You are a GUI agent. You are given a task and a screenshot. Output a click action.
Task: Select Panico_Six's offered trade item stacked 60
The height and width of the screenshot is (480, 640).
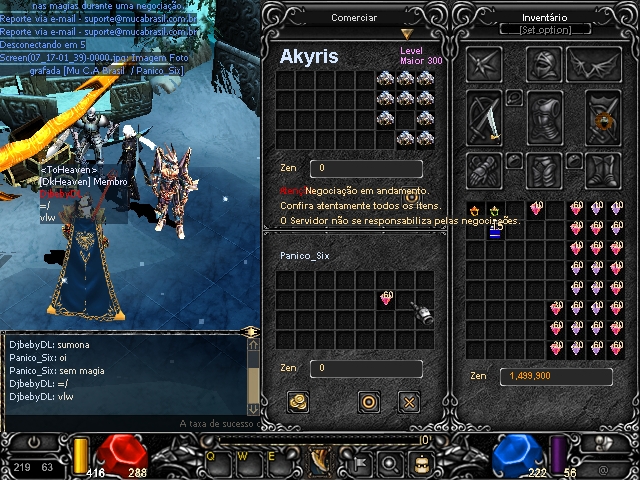(x=386, y=298)
